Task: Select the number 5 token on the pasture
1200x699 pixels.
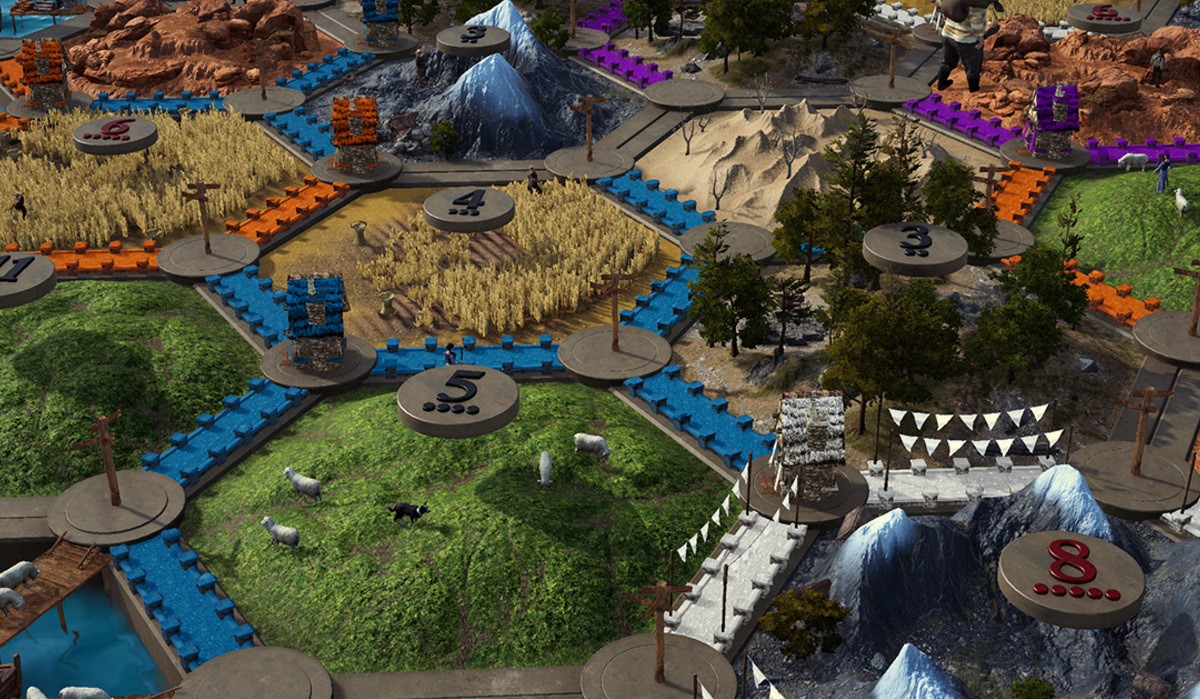Action: pos(458,397)
